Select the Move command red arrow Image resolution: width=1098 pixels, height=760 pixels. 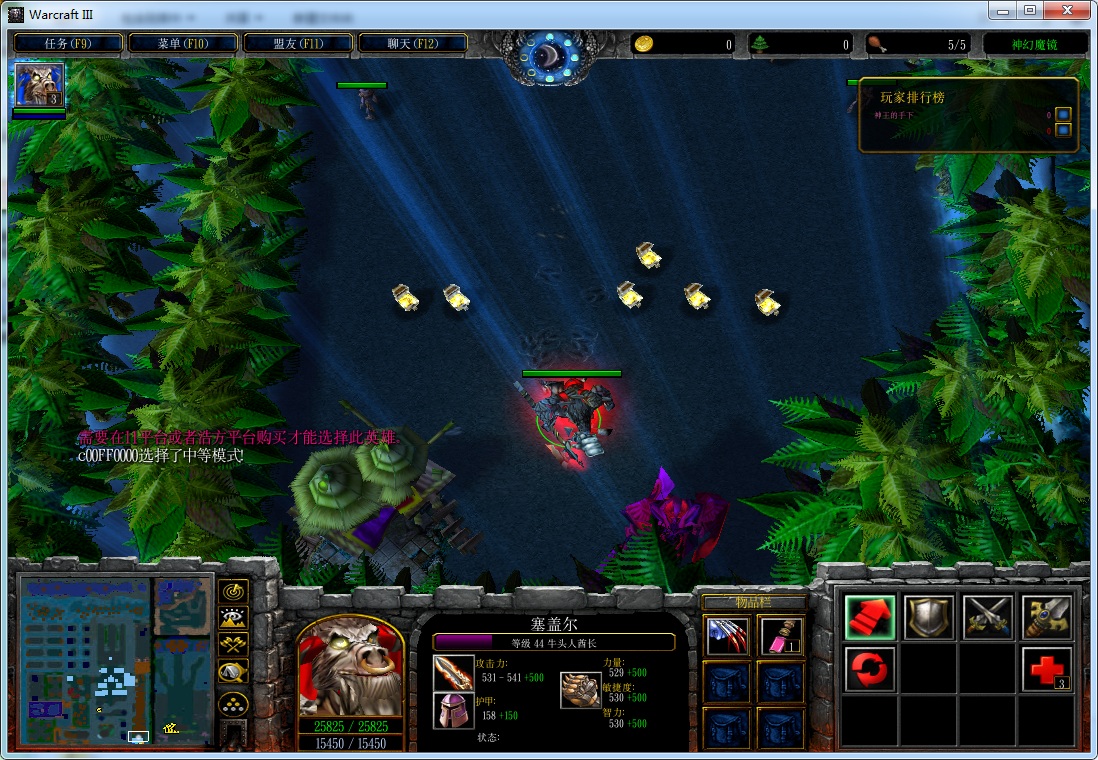(x=869, y=618)
